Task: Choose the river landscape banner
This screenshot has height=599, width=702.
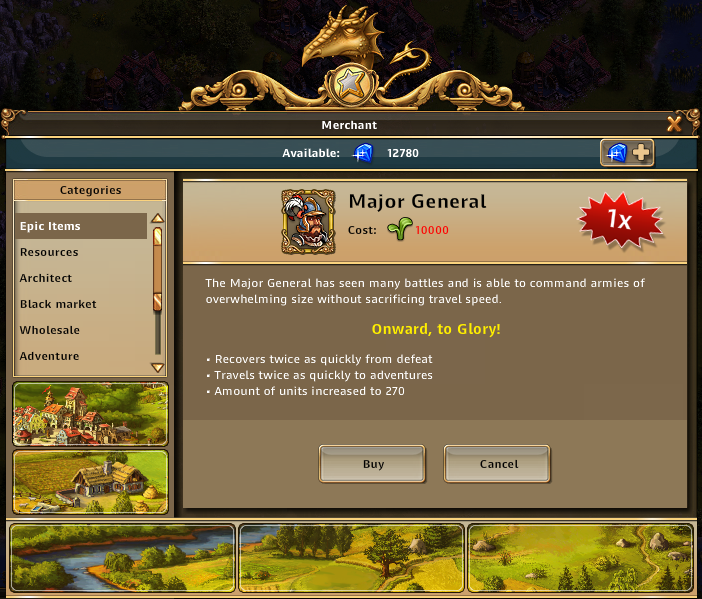Action: pos(121,557)
